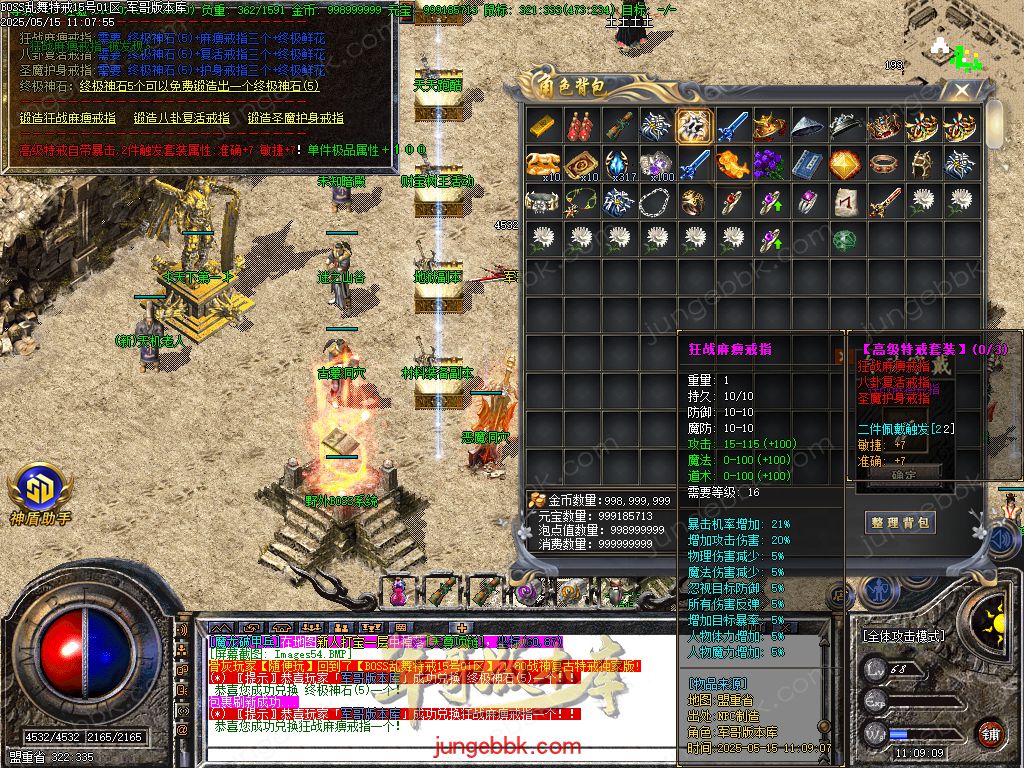Pick the highlighted 狂战麻痹戒指 ring slot
This screenshot has width=1024, height=768.
[695, 126]
